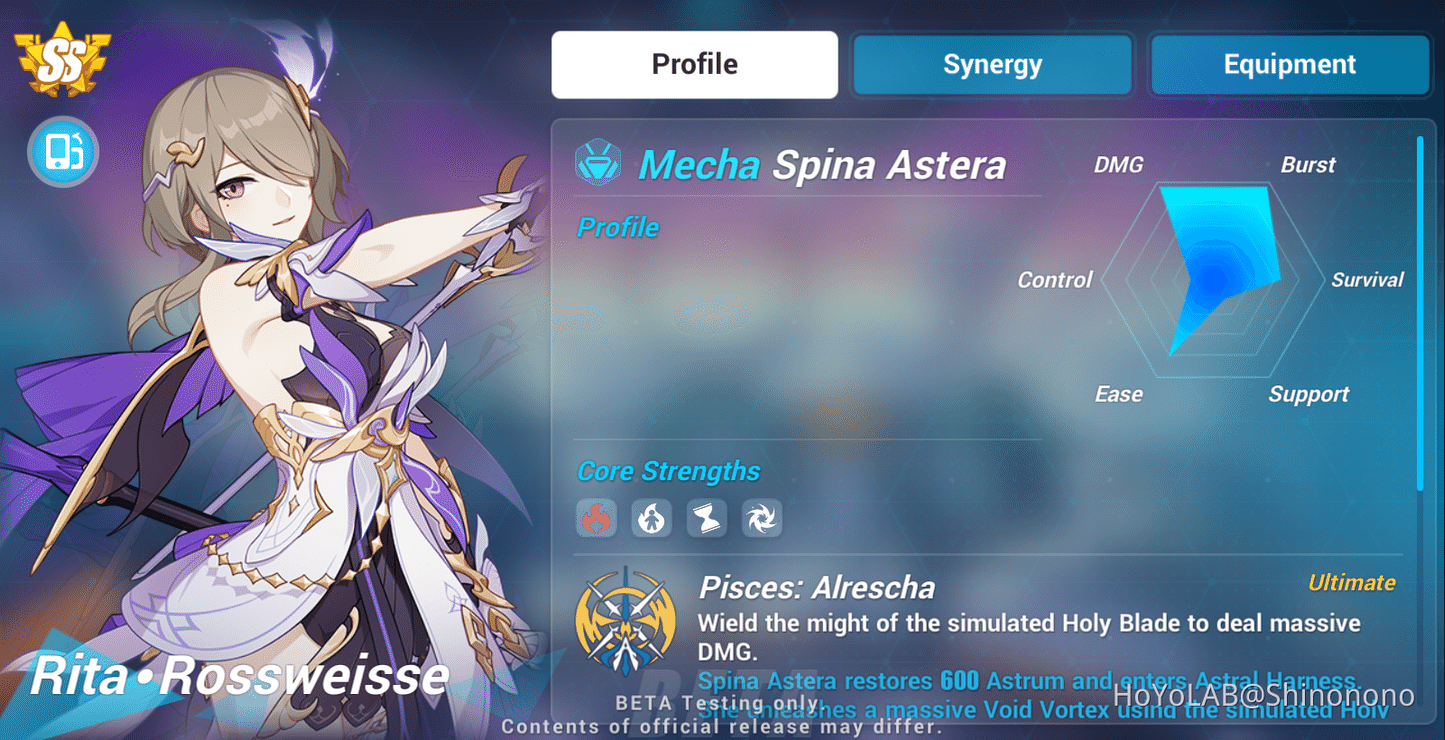The height and width of the screenshot is (740, 1445).
Task: Open the Equipment tab
Action: pyautogui.click(x=1288, y=64)
